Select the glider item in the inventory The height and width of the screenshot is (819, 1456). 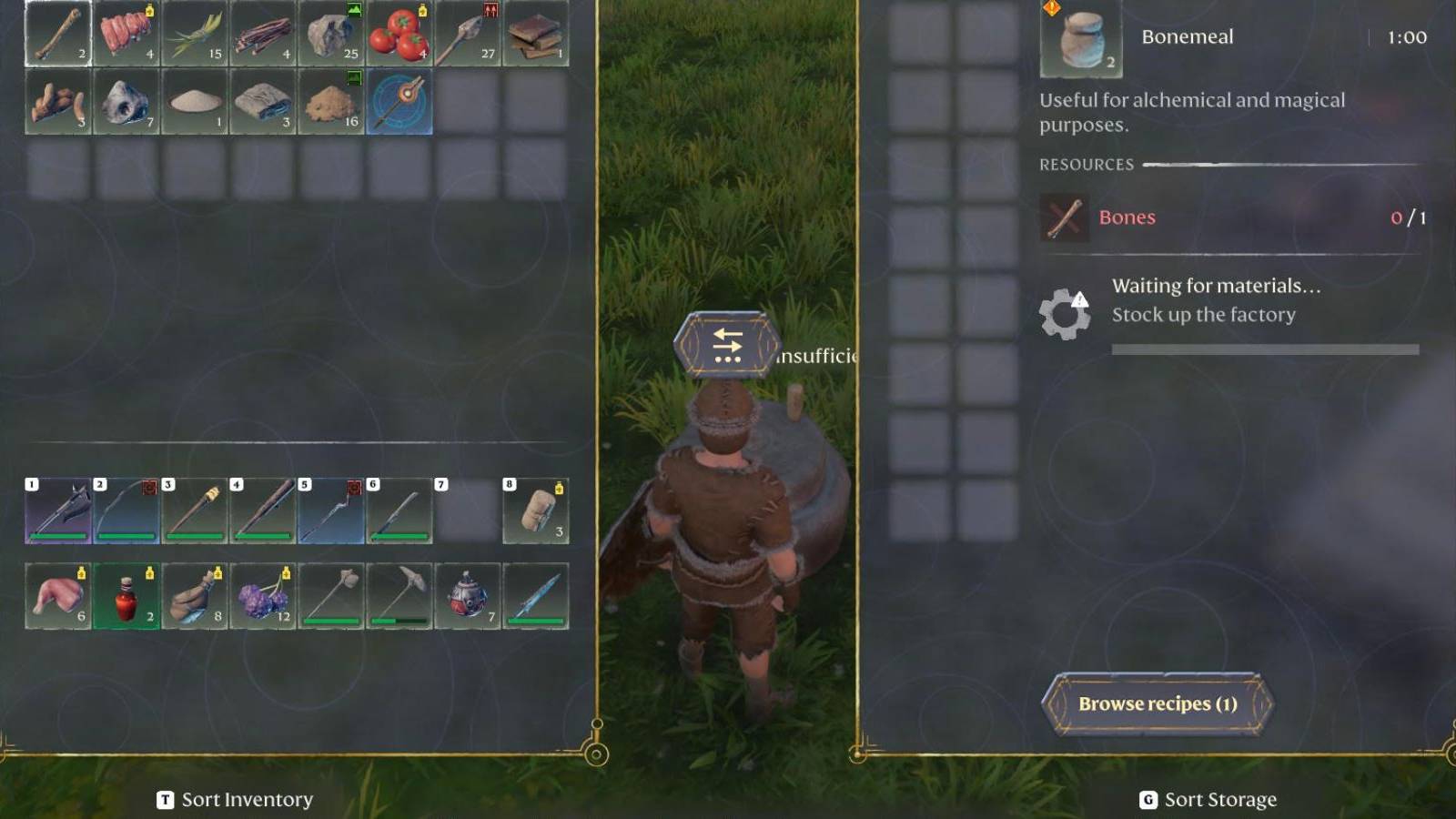pos(400,105)
